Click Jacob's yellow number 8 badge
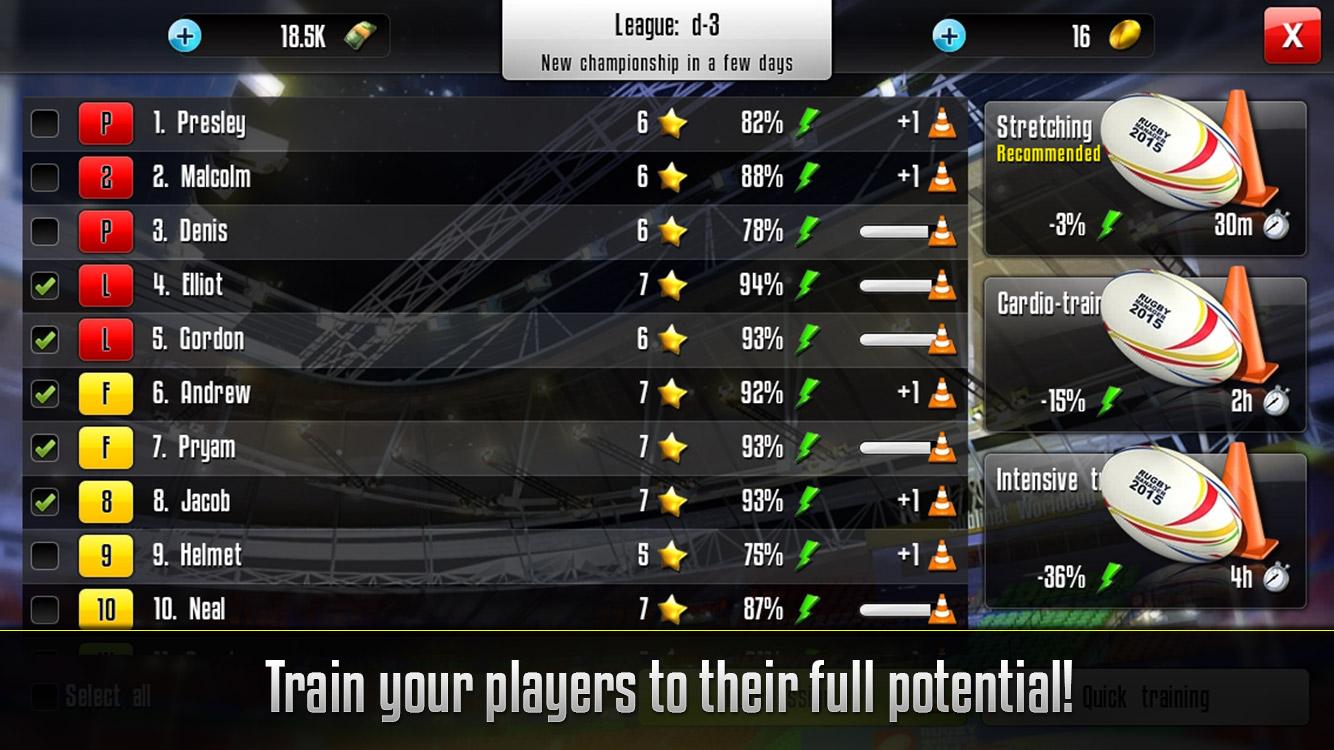This screenshot has width=1334, height=750. 106,501
